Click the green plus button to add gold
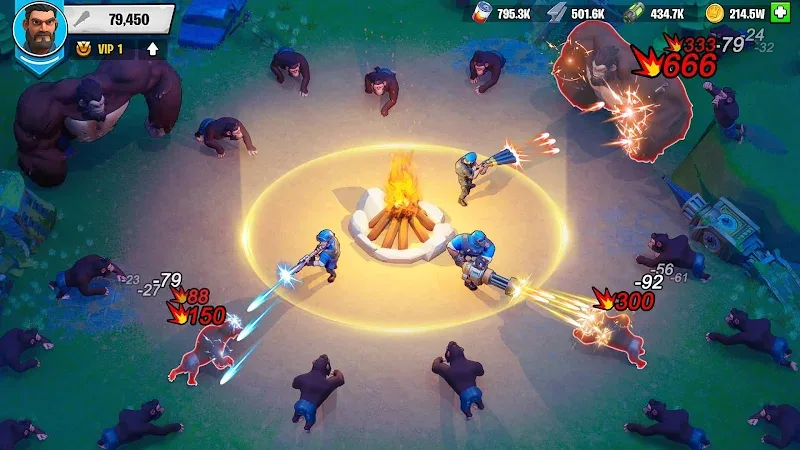The height and width of the screenshot is (450, 800). click(782, 13)
